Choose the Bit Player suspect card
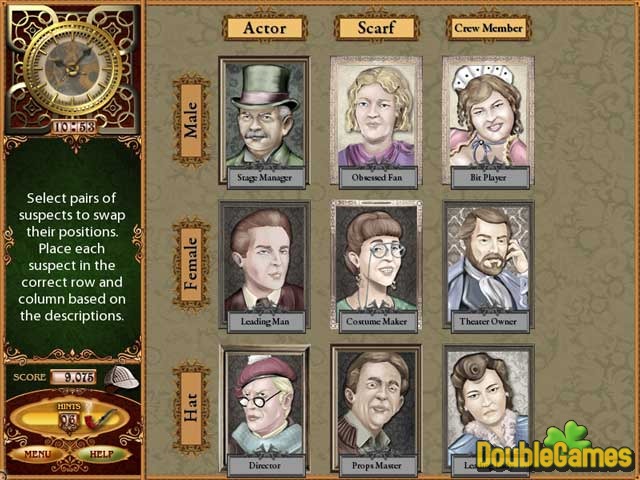Image resolution: width=640 pixels, height=480 pixels. 488,120
